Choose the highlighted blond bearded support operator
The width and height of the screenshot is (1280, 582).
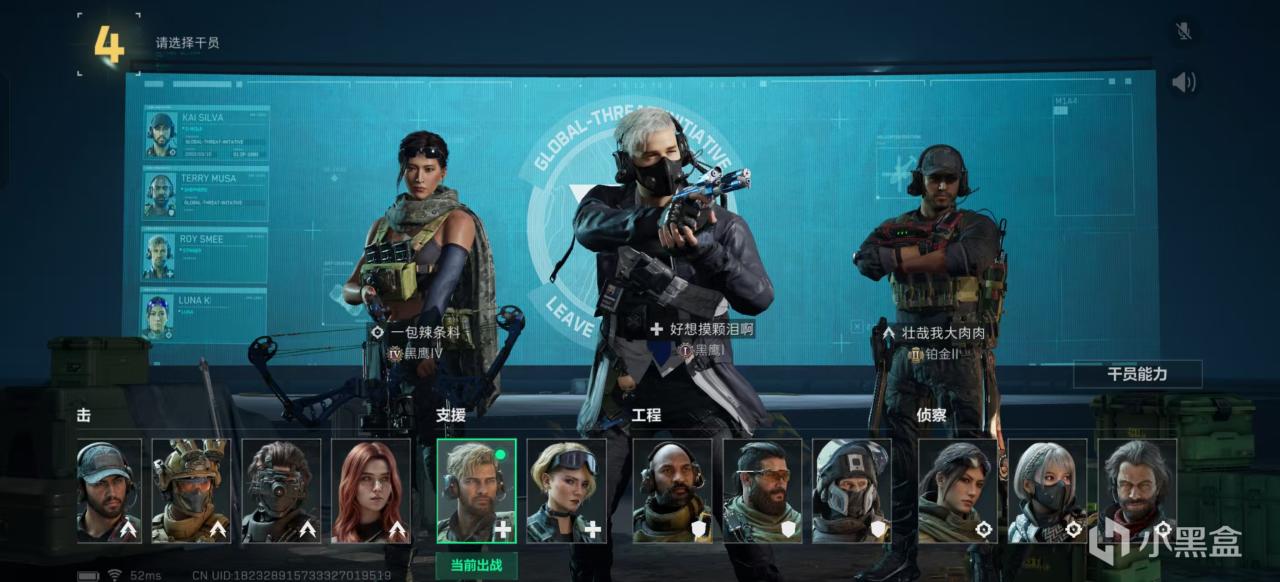tap(476, 490)
